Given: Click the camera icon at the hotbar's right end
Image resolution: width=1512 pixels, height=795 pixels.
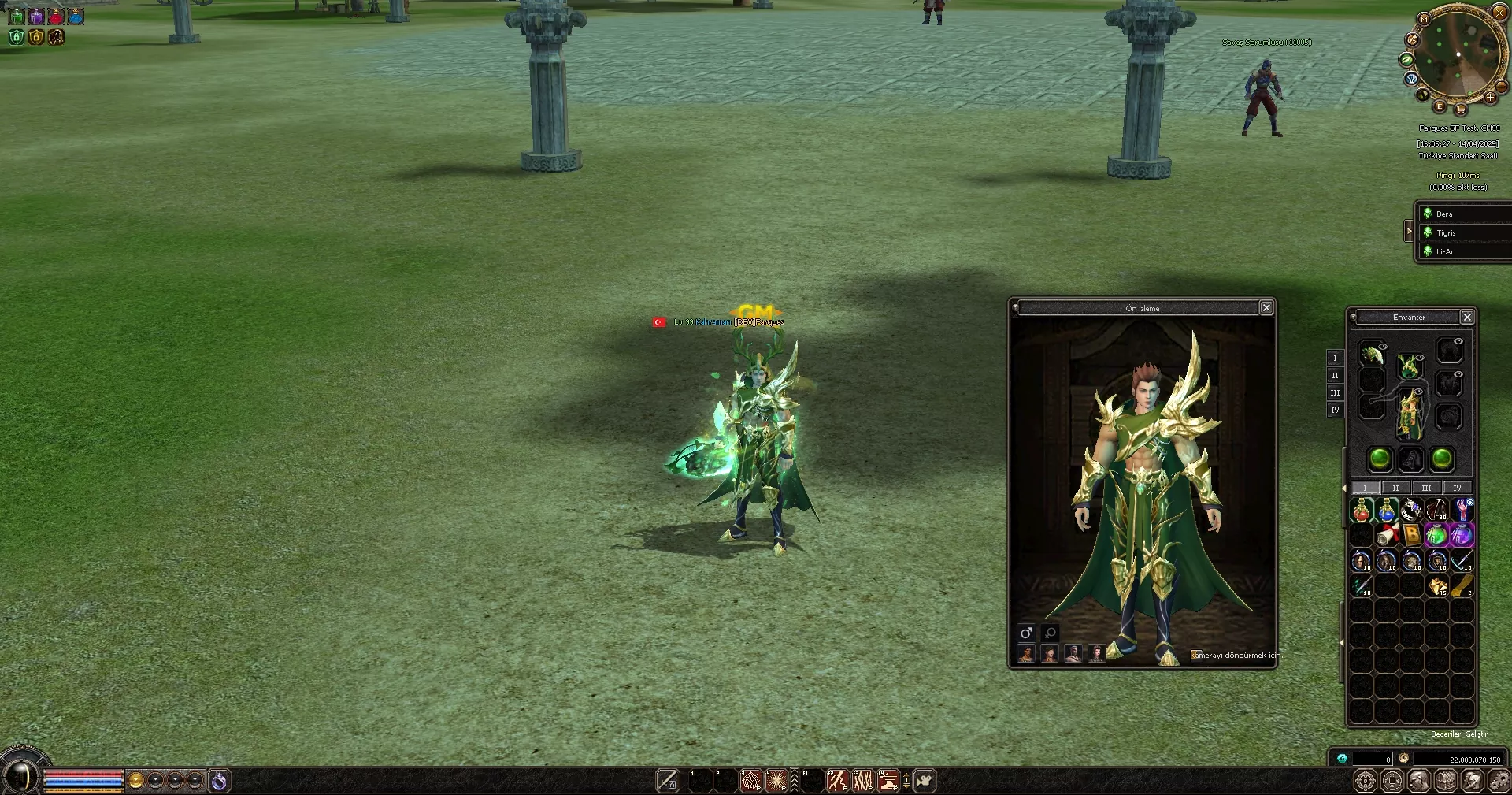Looking at the screenshot, I should click(x=925, y=780).
